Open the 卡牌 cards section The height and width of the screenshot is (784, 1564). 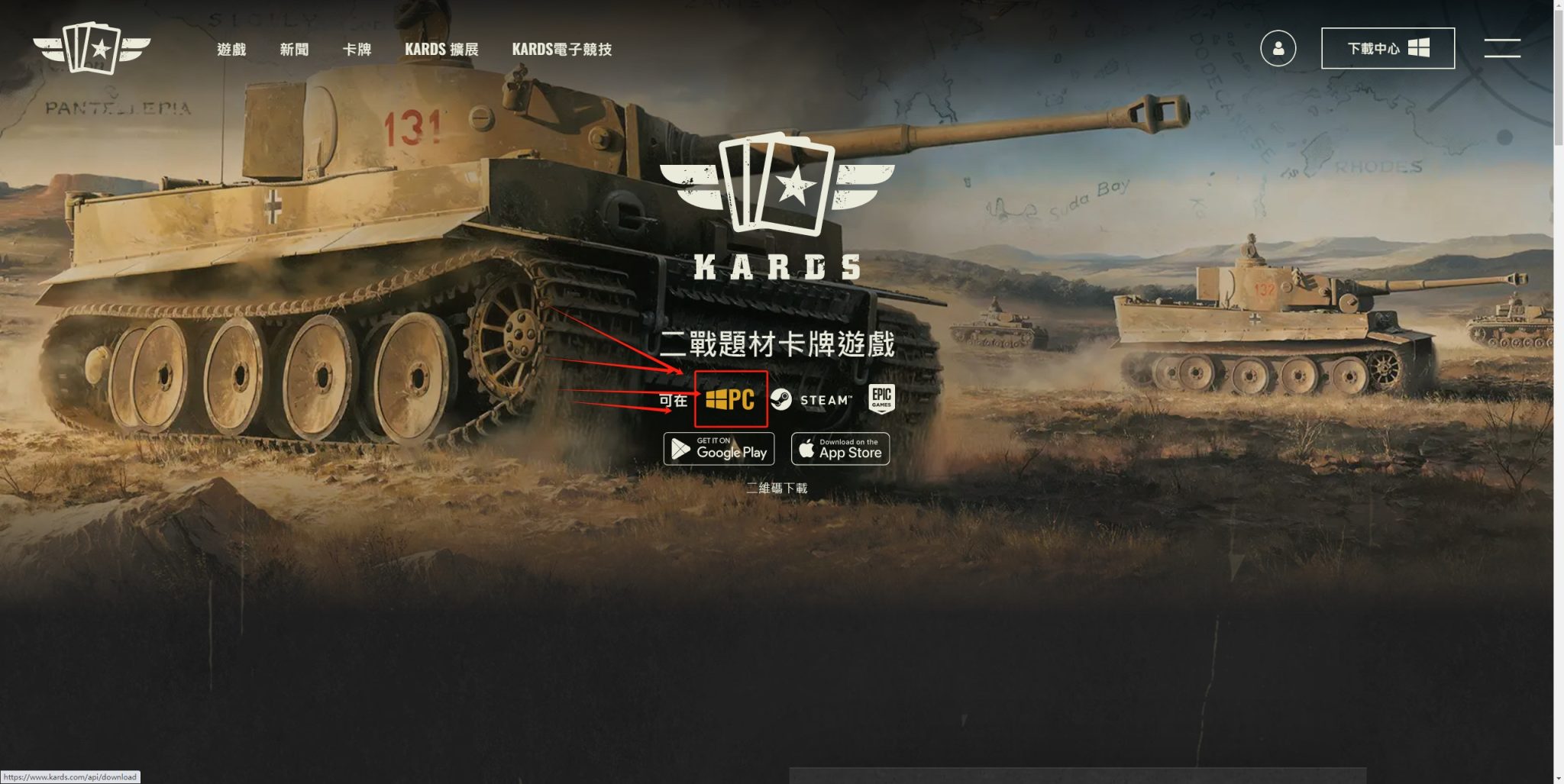coord(357,50)
